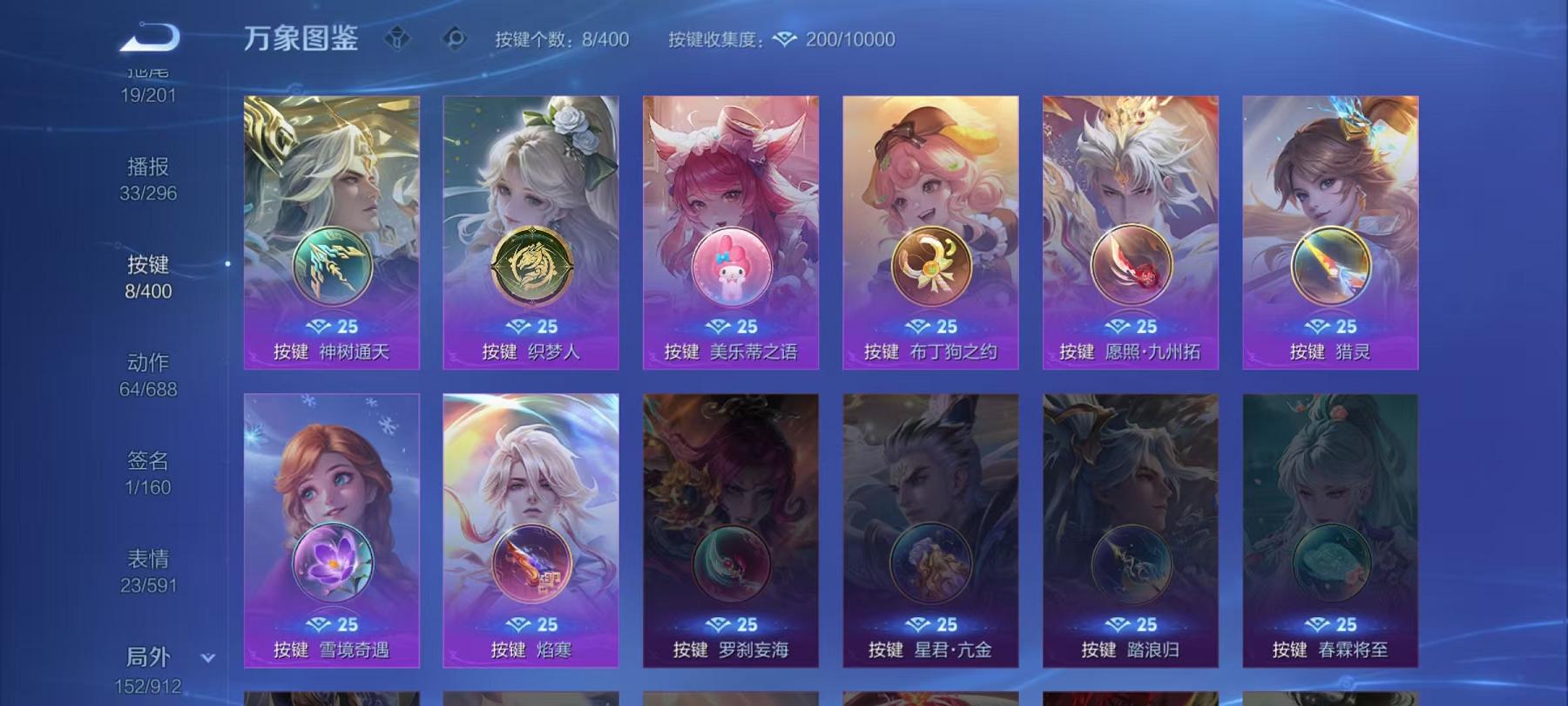
Task: Open the search icon in the top bar
Action: (454, 38)
